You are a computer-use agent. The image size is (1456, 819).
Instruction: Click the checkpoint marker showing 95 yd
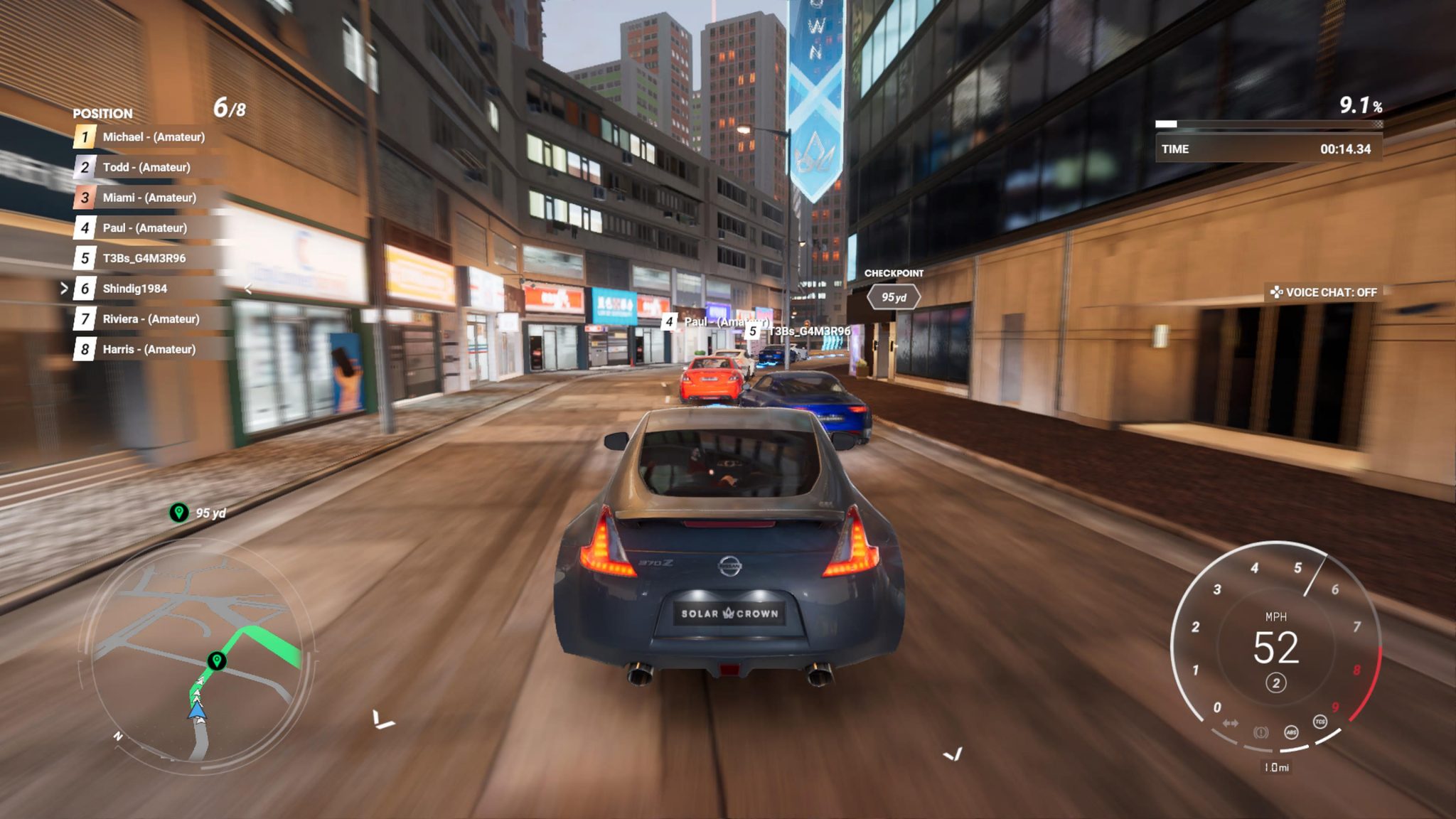894,297
